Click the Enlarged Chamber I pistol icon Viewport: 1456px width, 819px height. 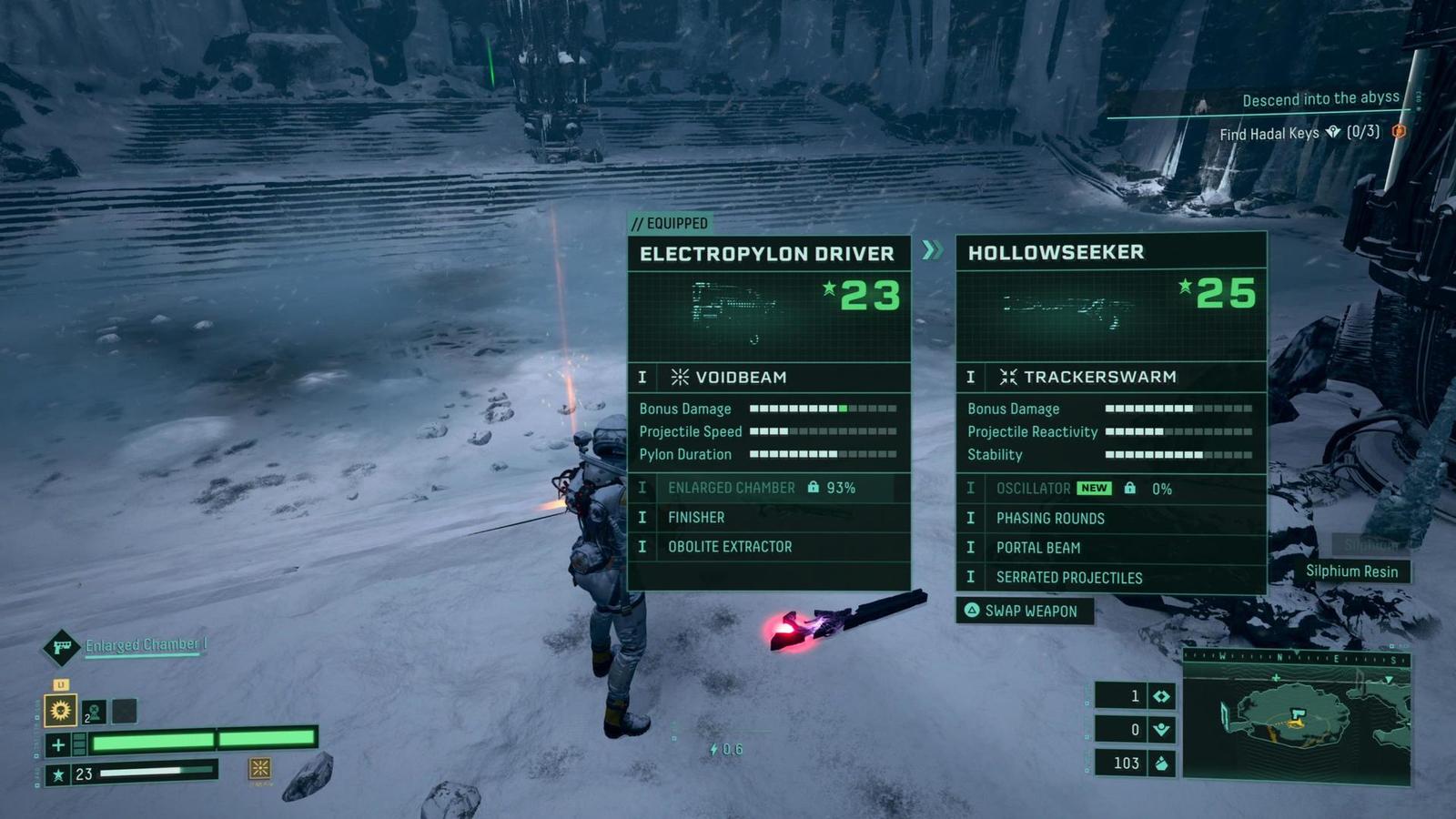tap(62, 647)
